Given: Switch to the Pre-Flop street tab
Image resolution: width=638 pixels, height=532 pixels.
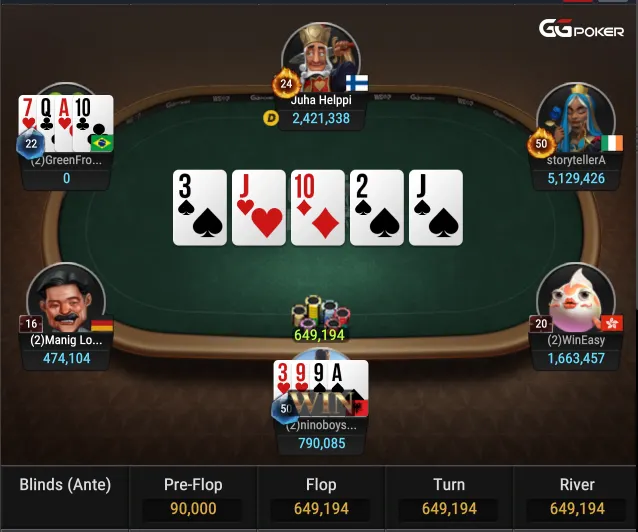Looking at the screenshot, I should 193,497.
